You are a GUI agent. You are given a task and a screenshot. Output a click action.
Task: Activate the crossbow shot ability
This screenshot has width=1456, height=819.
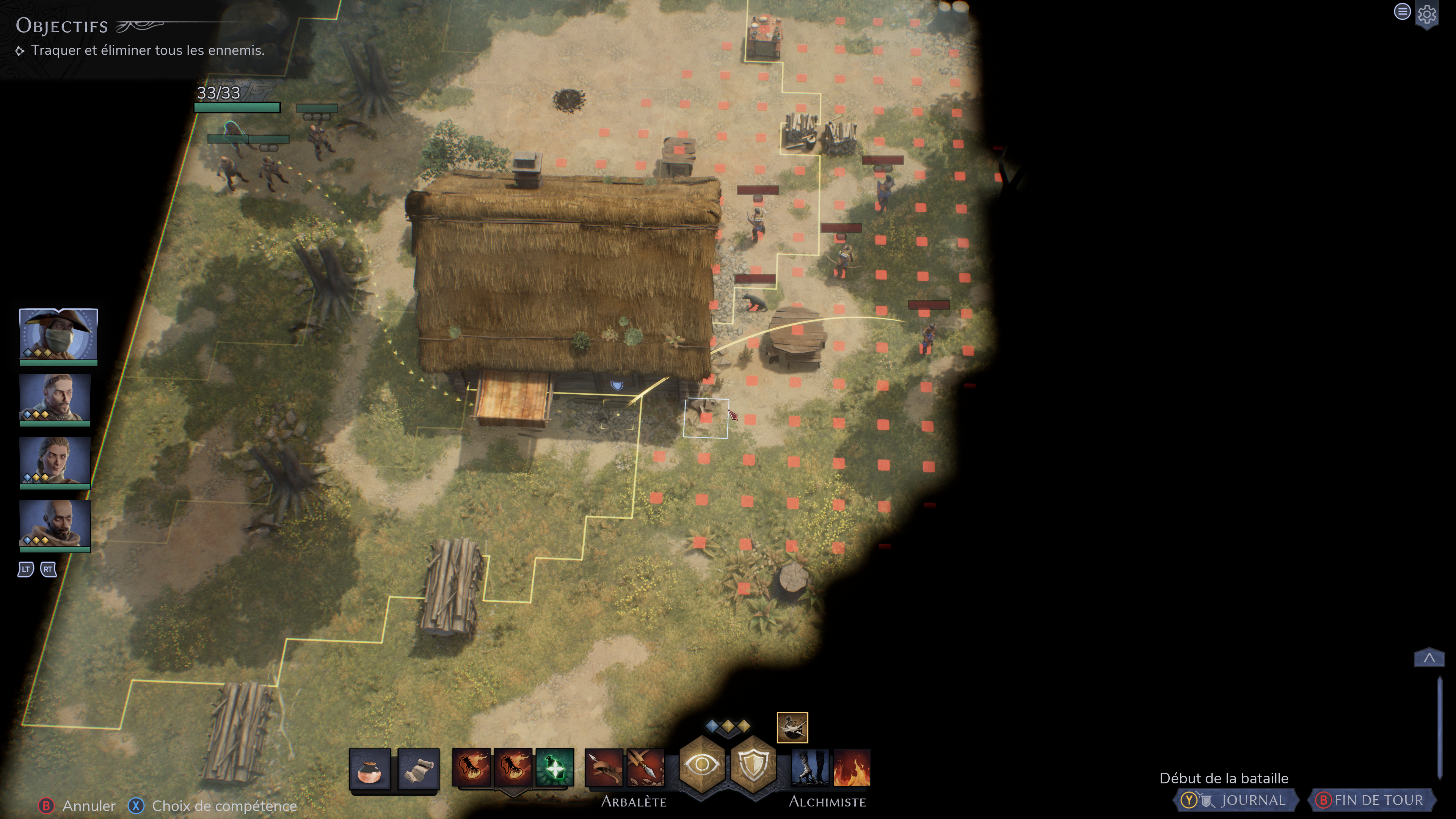pyautogui.click(x=603, y=768)
